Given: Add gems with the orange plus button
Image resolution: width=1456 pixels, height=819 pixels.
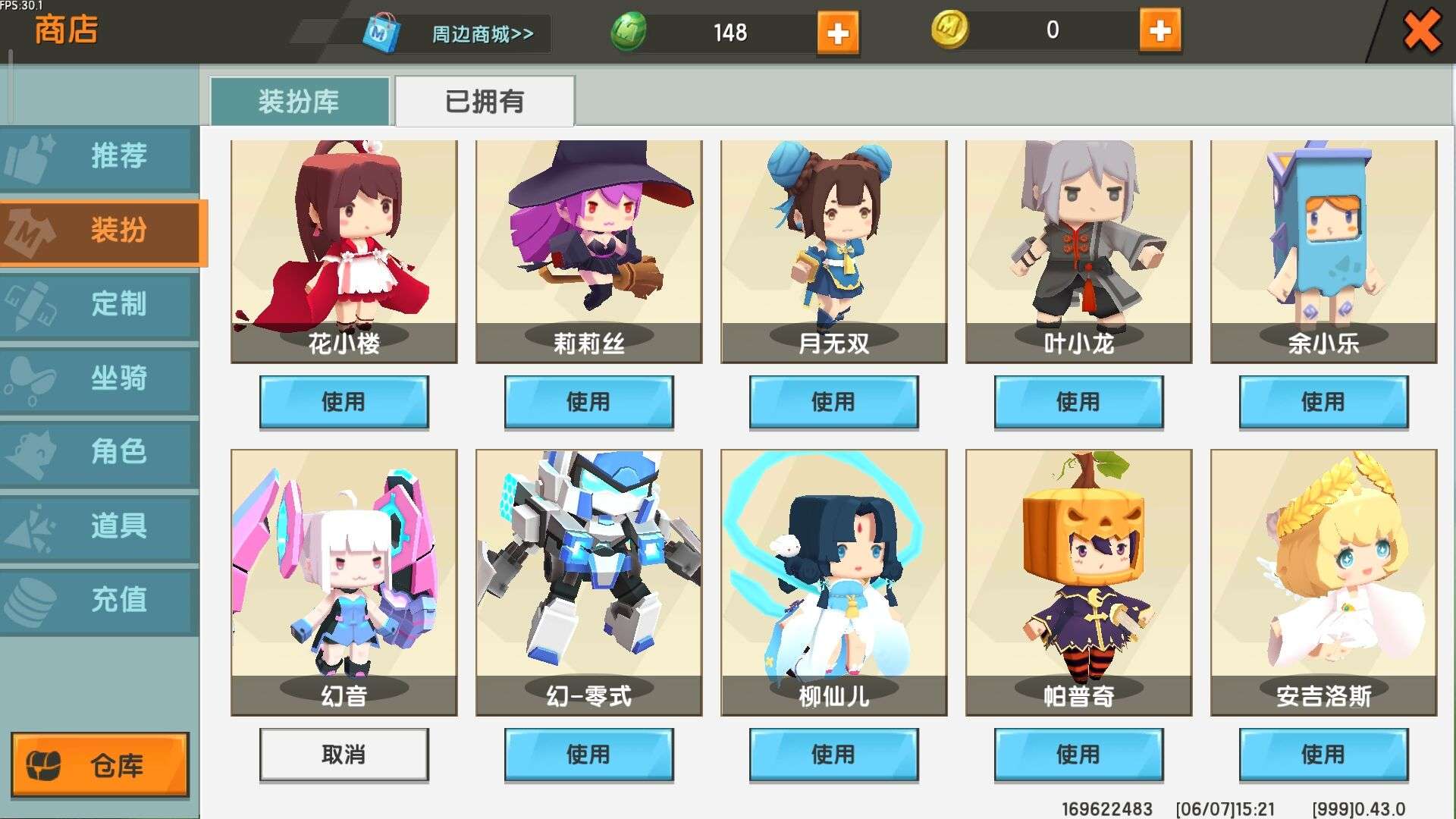Looking at the screenshot, I should pyautogui.click(x=838, y=33).
